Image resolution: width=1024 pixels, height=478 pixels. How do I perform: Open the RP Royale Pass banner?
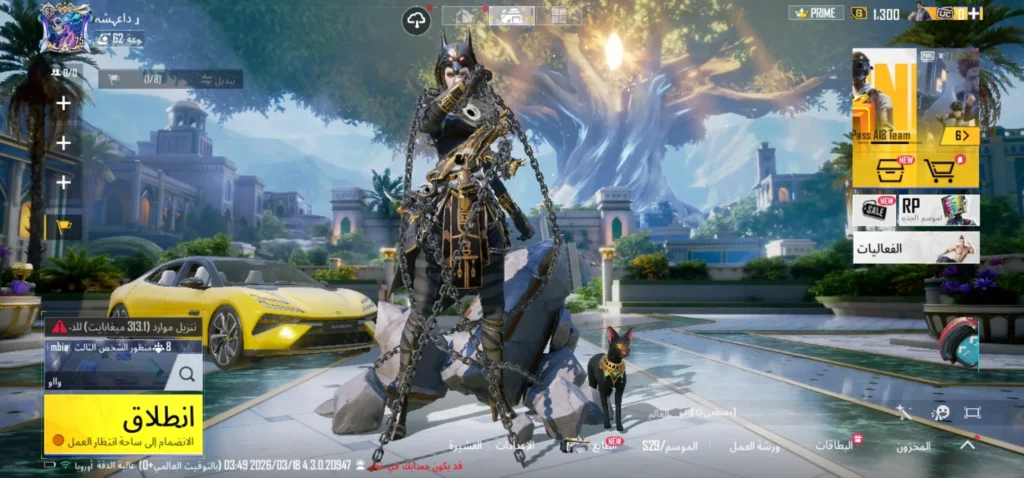click(x=939, y=210)
